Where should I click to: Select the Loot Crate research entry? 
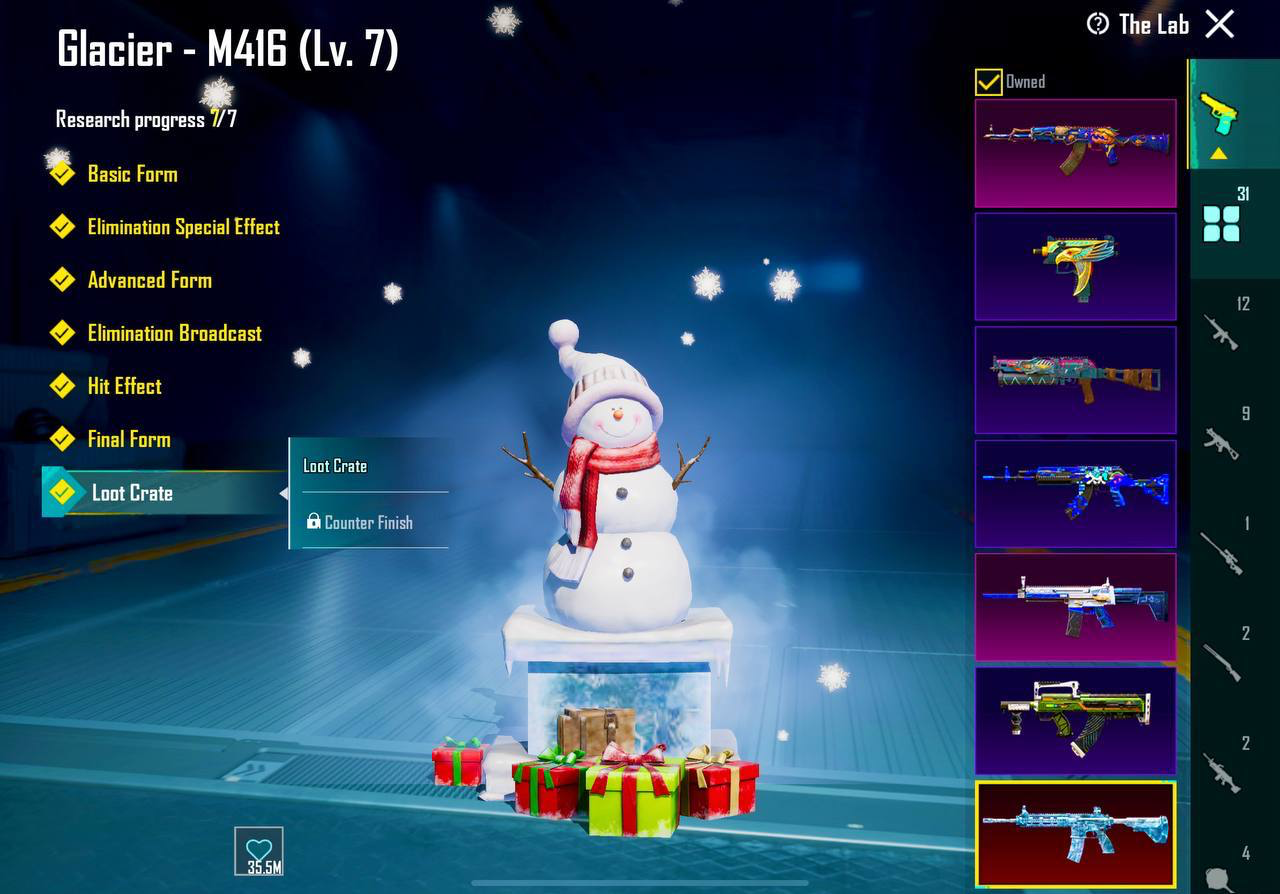(x=132, y=493)
